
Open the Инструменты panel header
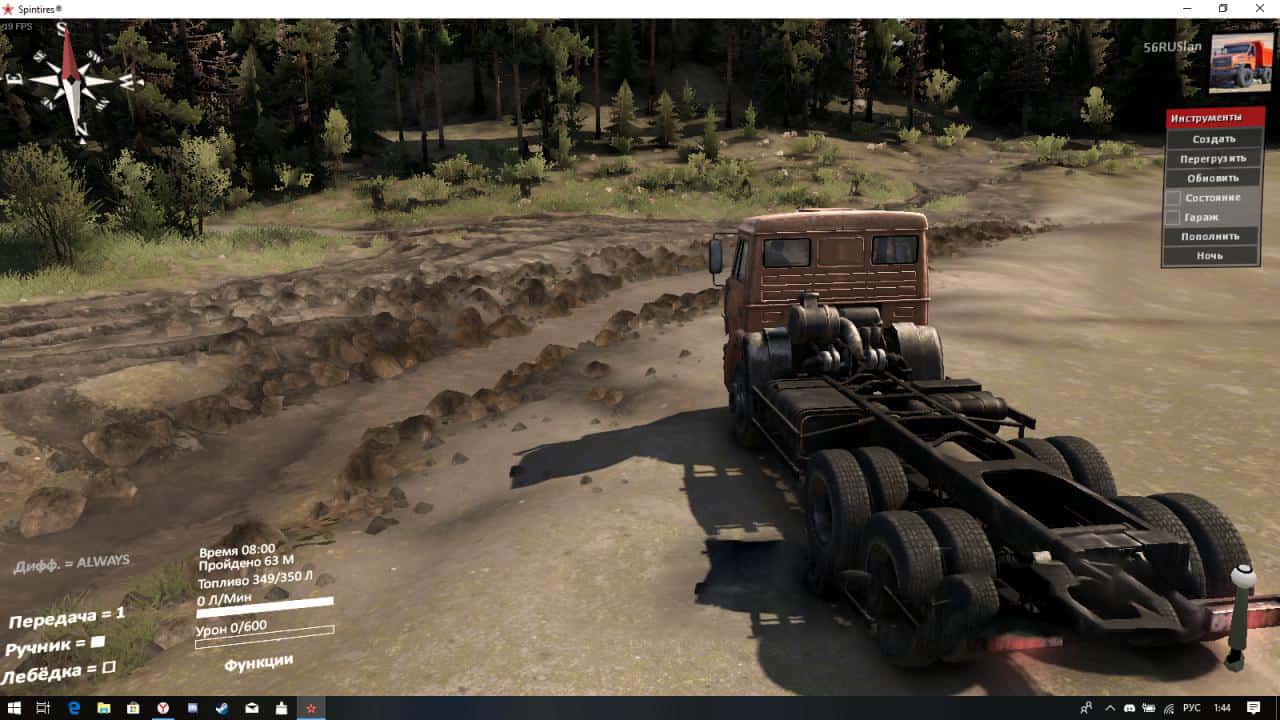click(x=1214, y=118)
